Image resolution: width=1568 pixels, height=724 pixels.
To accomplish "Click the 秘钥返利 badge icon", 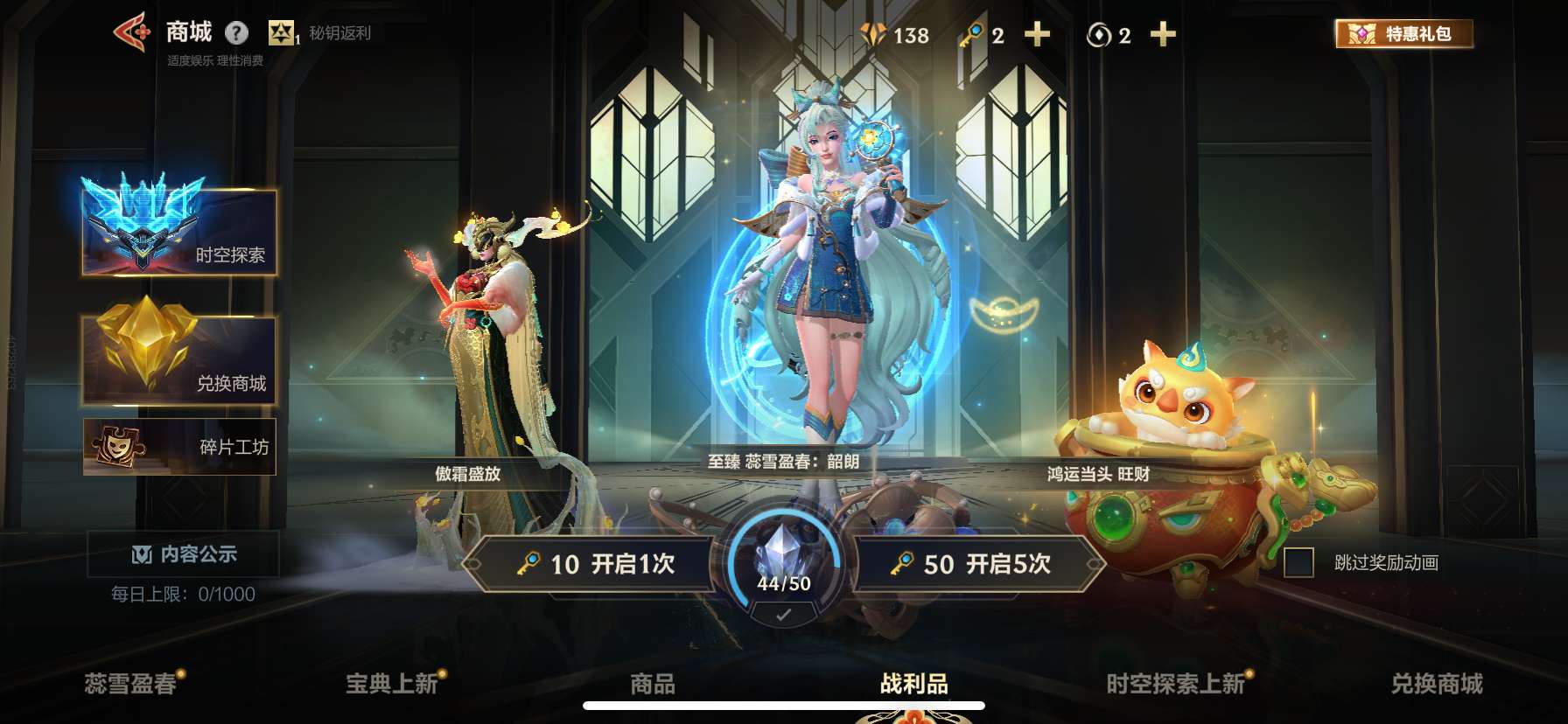I will click(x=282, y=33).
